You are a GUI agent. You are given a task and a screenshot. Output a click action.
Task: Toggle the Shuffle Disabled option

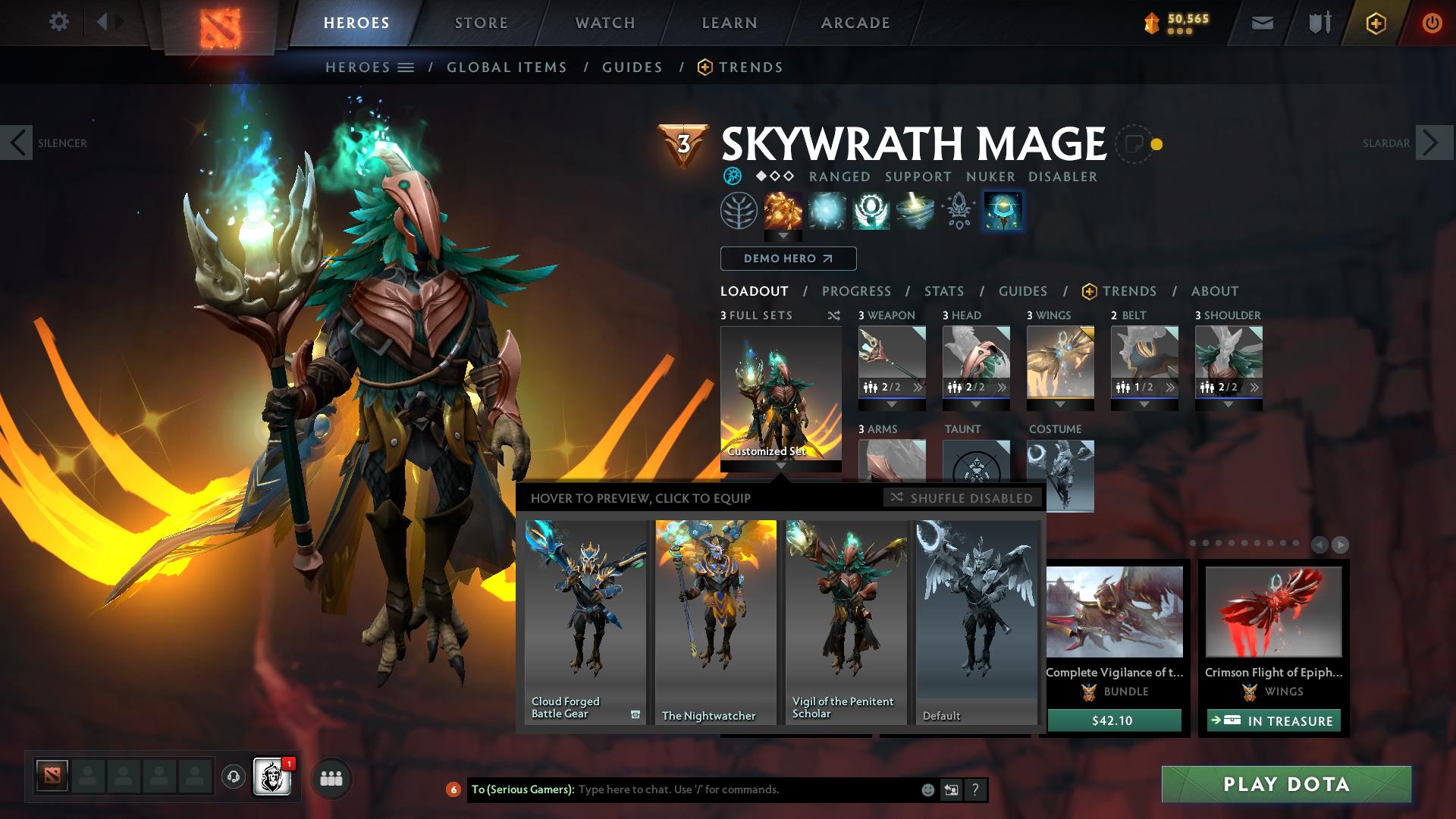coord(962,498)
